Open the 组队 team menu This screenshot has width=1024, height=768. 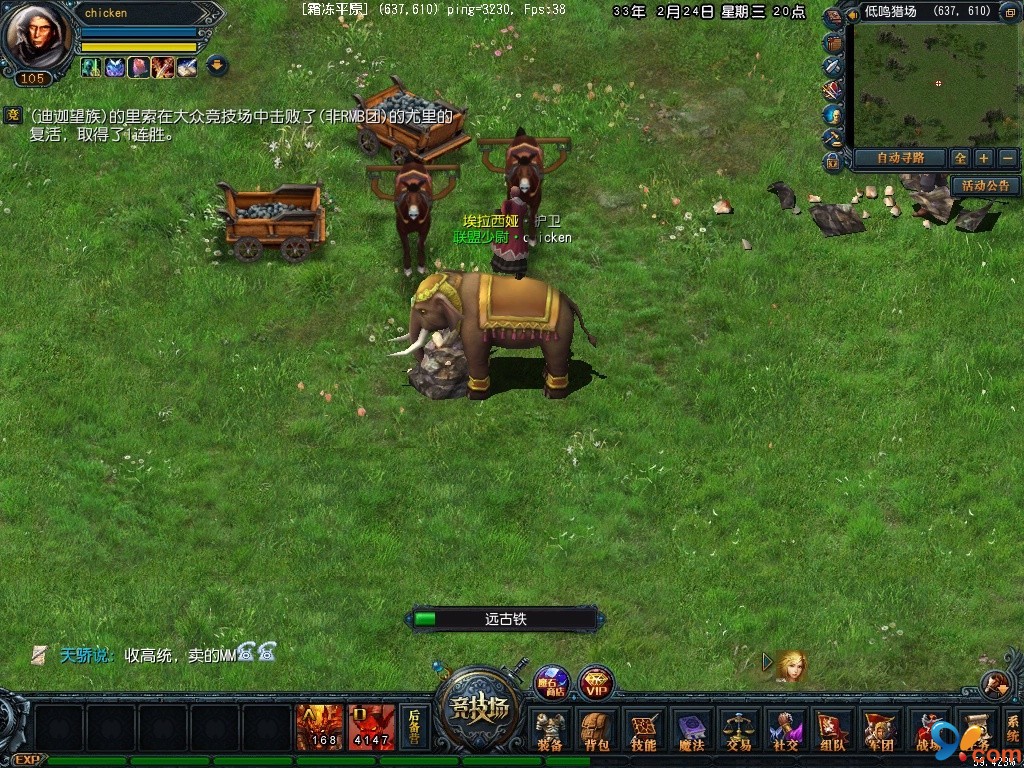pyautogui.click(x=832, y=730)
